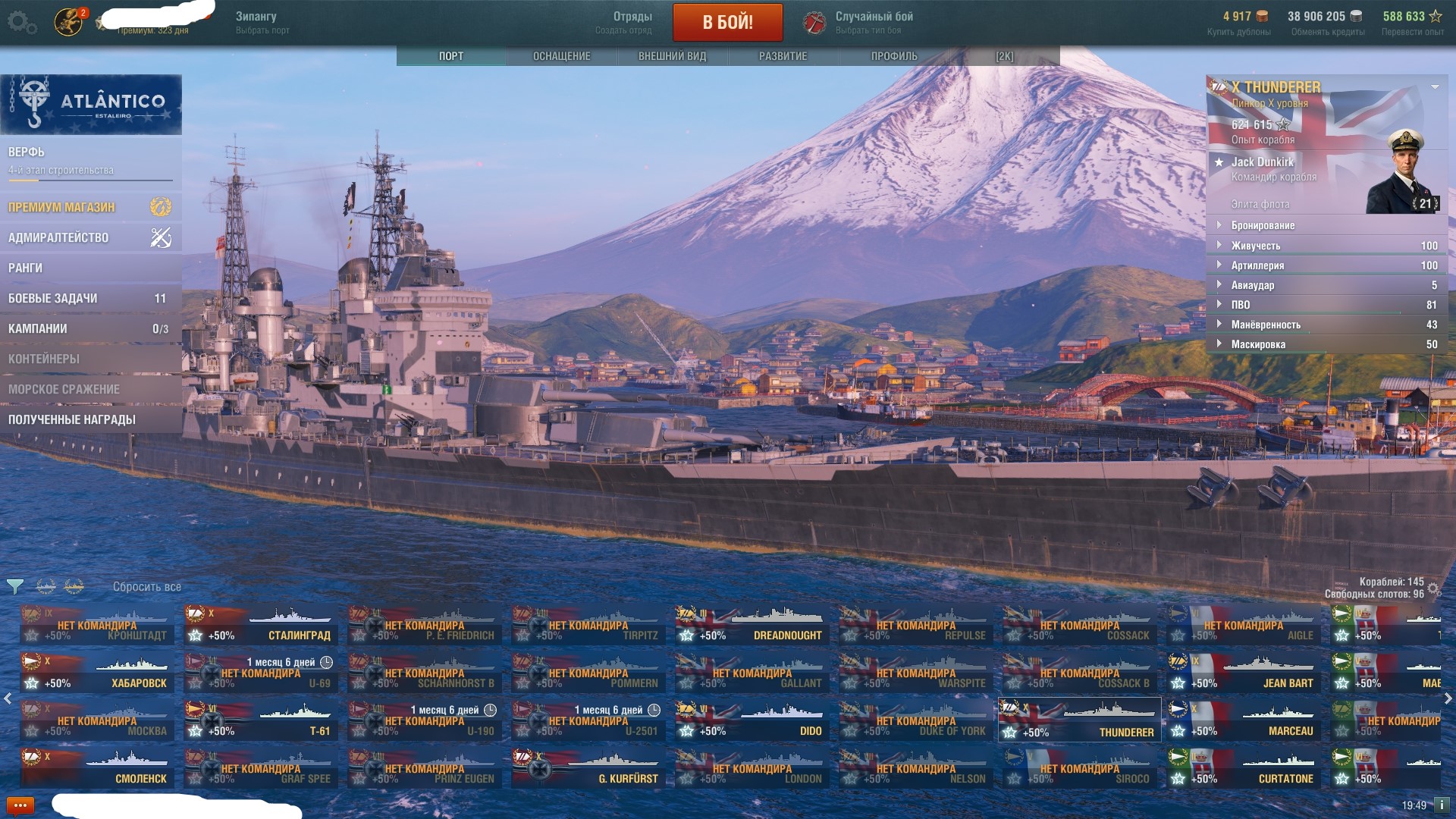1456x819 pixels.
Task: Open the orange chat button
Action: [20, 805]
